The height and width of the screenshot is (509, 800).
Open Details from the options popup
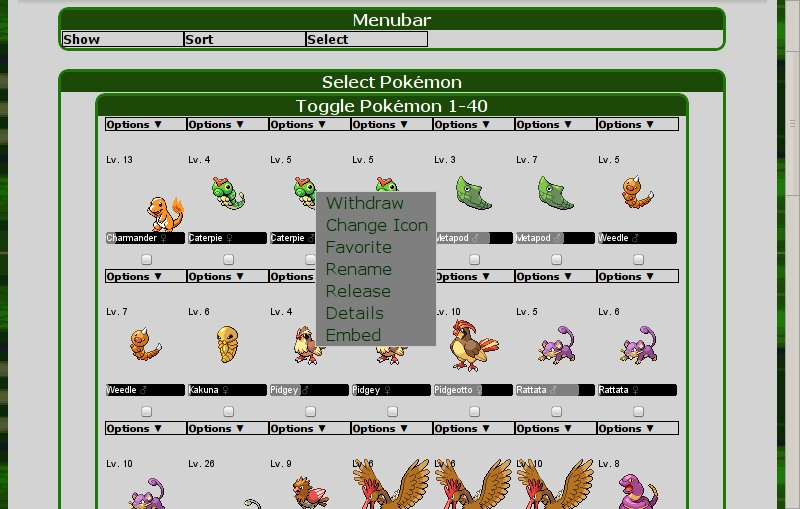(x=354, y=313)
